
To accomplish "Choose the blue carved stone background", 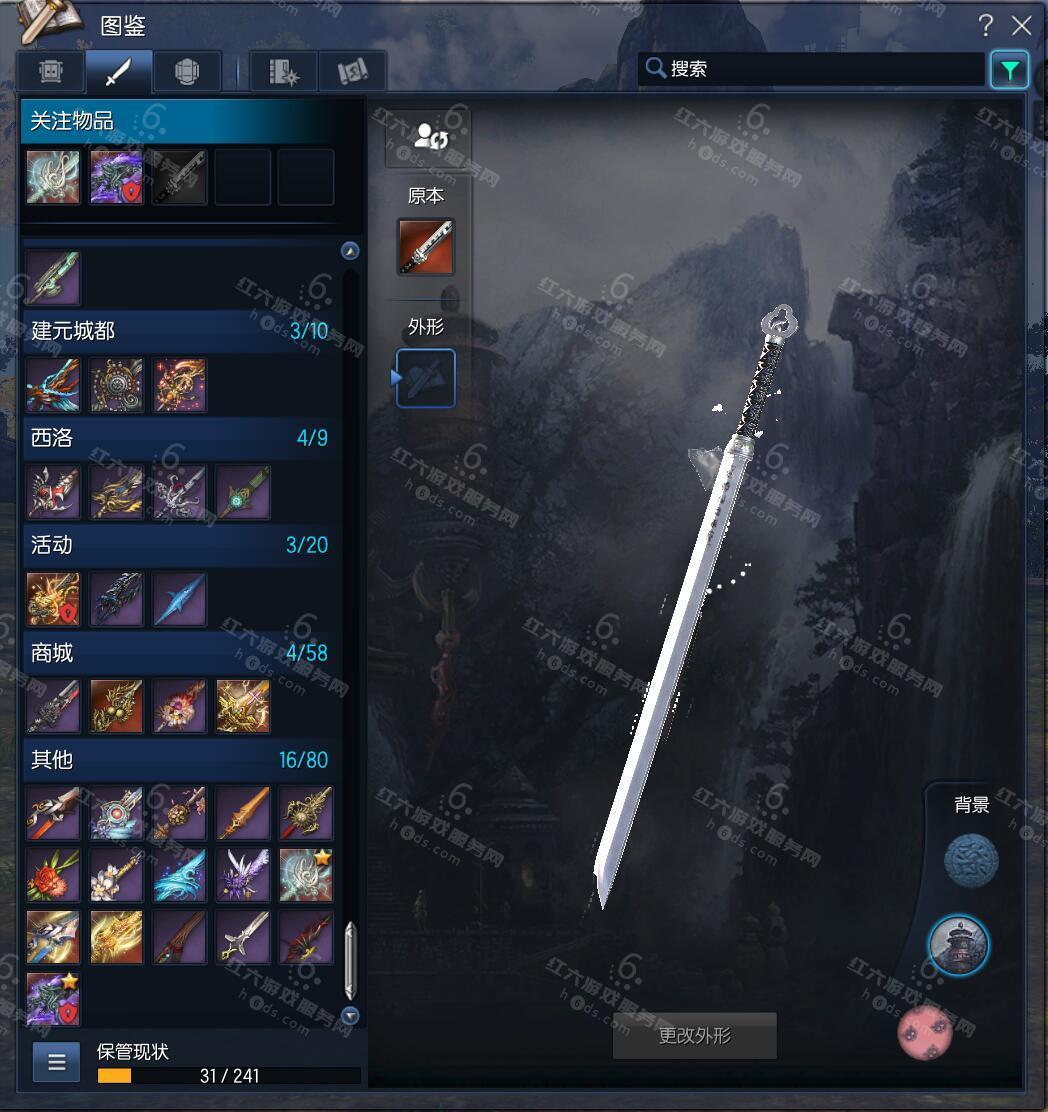I will pyautogui.click(x=971, y=860).
